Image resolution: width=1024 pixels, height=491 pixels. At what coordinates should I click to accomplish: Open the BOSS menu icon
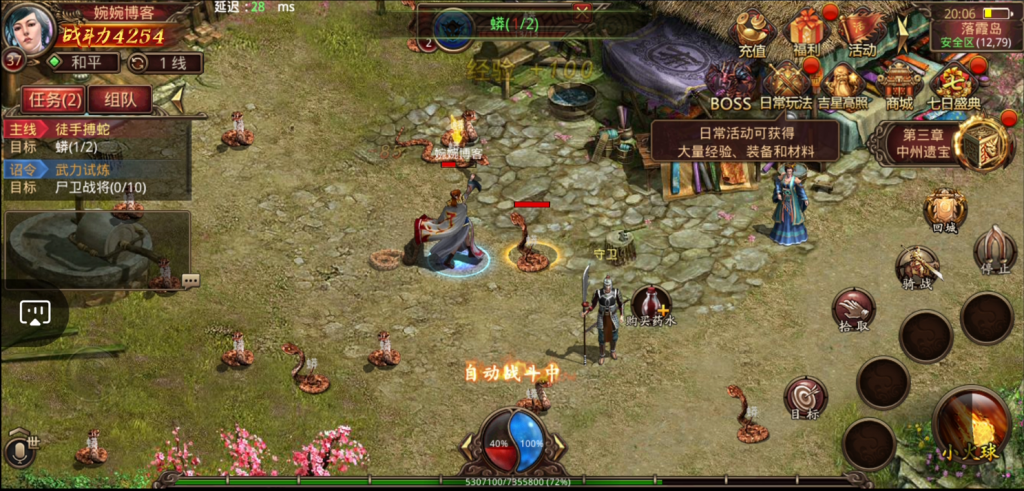(x=730, y=86)
